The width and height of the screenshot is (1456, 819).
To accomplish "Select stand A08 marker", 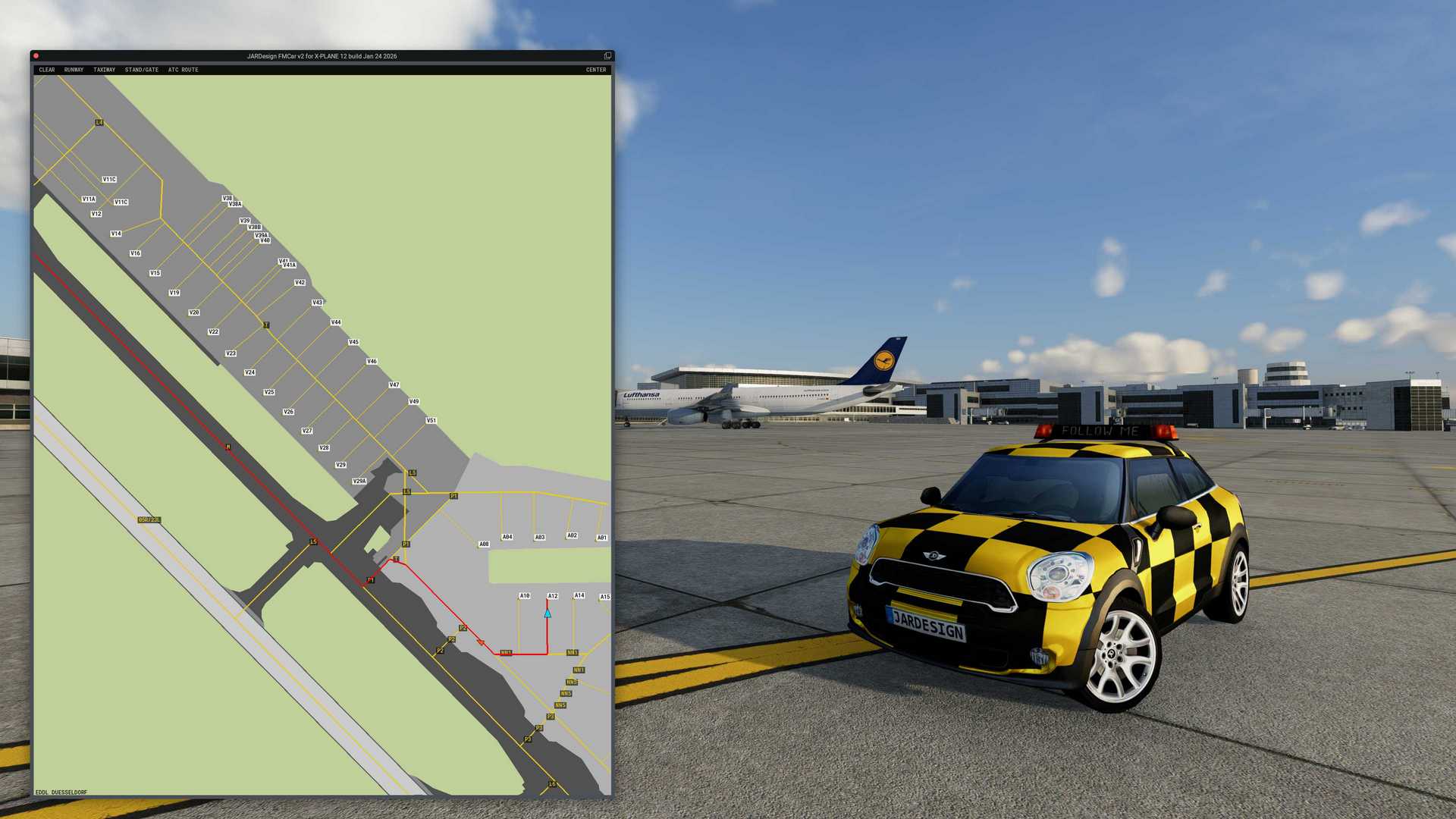I will pos(484,544).
